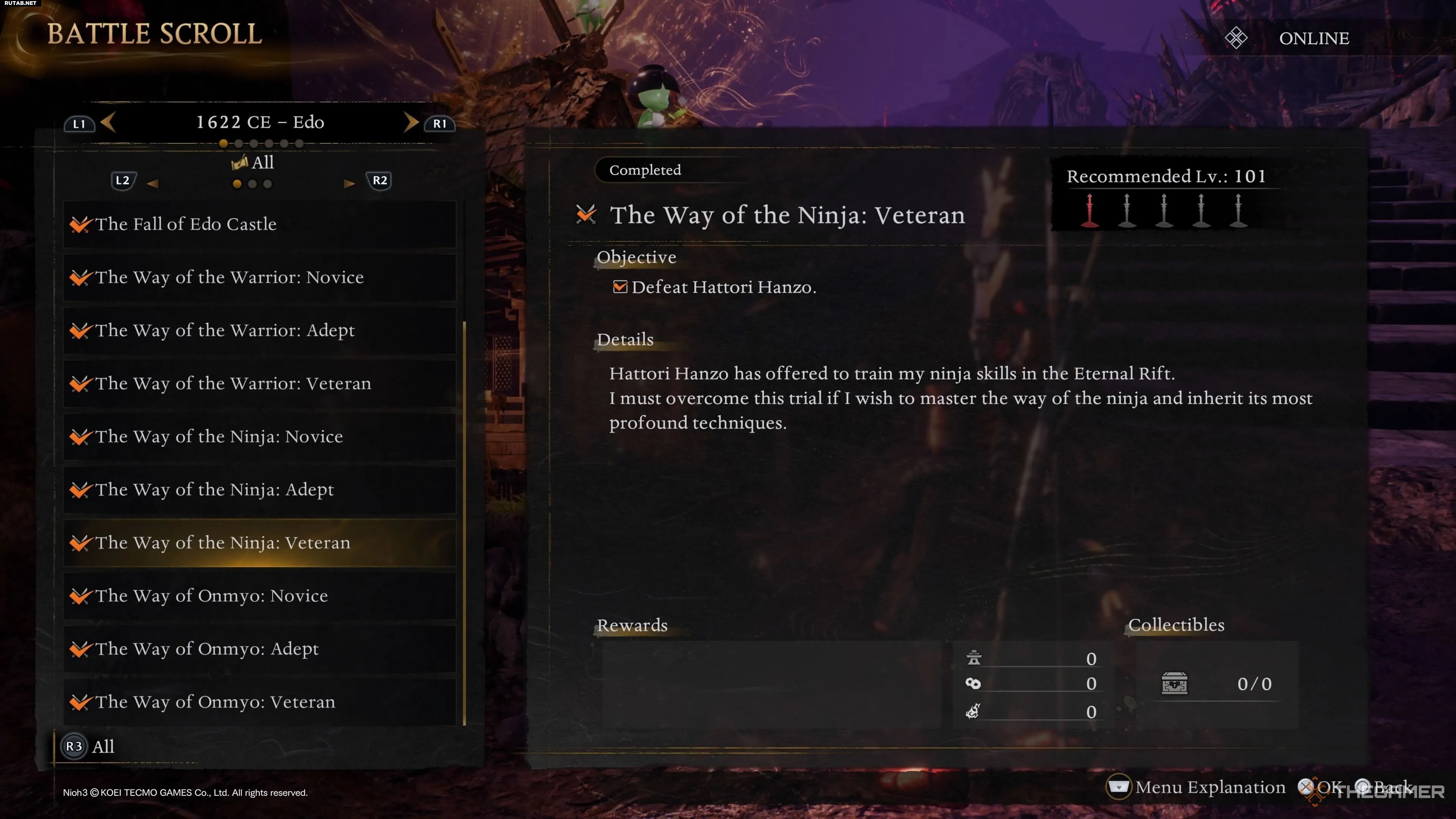Advance to the next era with right arrow
The width and height of the screenshot is (1456, 819).
411,122
